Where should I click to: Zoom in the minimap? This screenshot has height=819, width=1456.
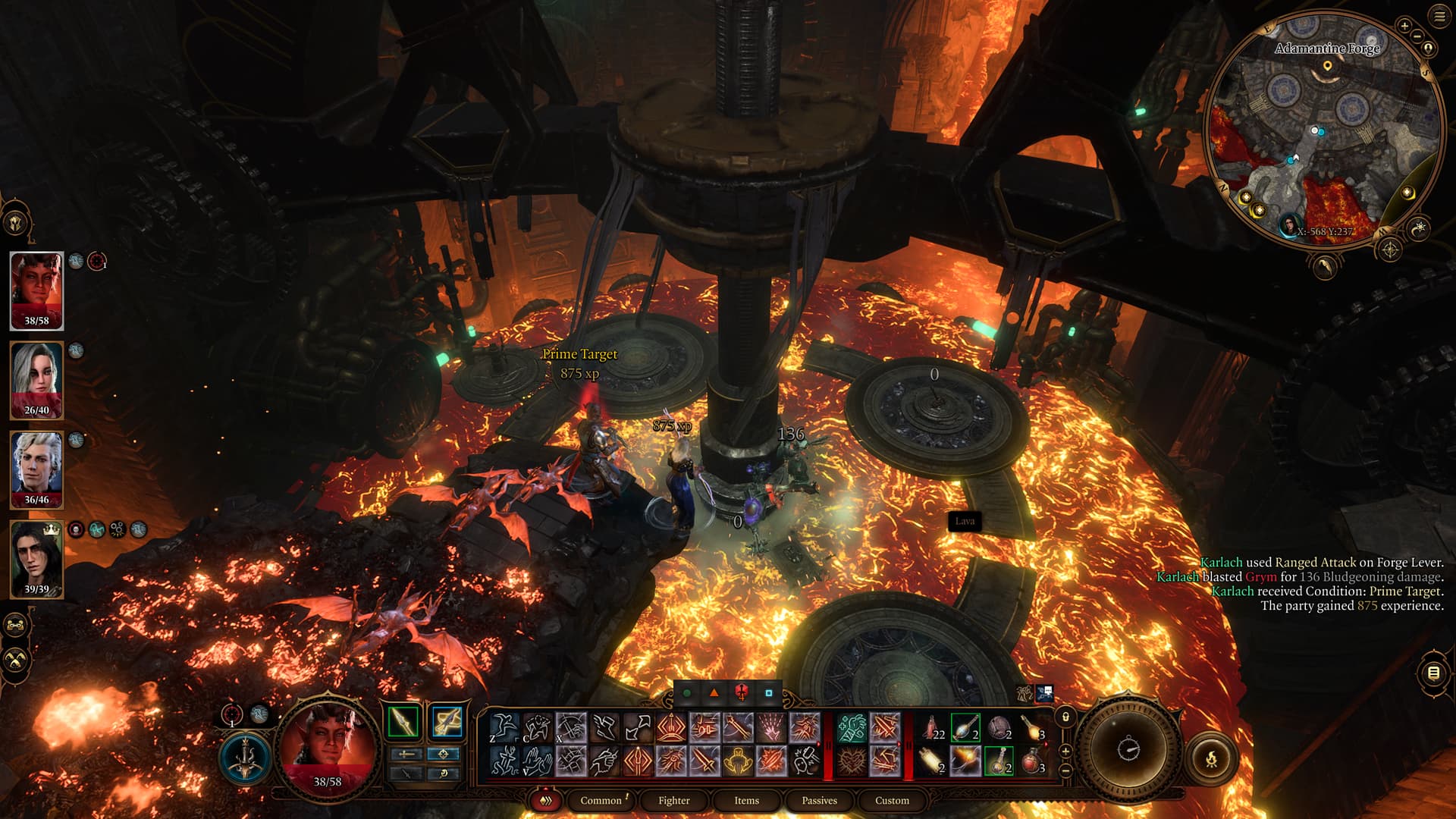pyautogui.click(x=1404, y=27)
